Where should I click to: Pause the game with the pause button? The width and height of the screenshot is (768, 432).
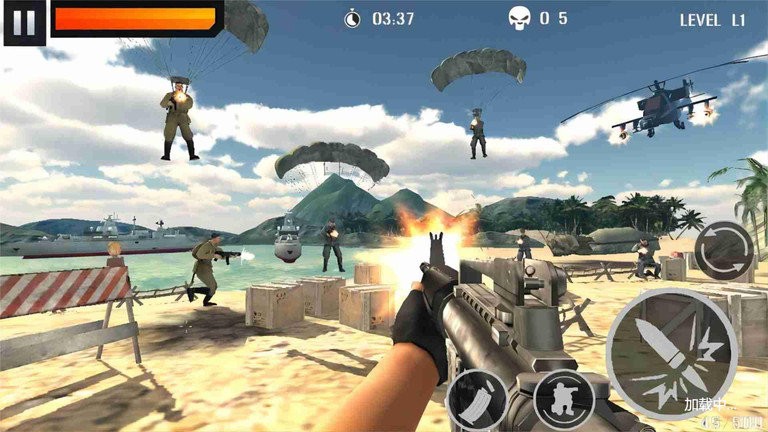[x=25, y=22]
